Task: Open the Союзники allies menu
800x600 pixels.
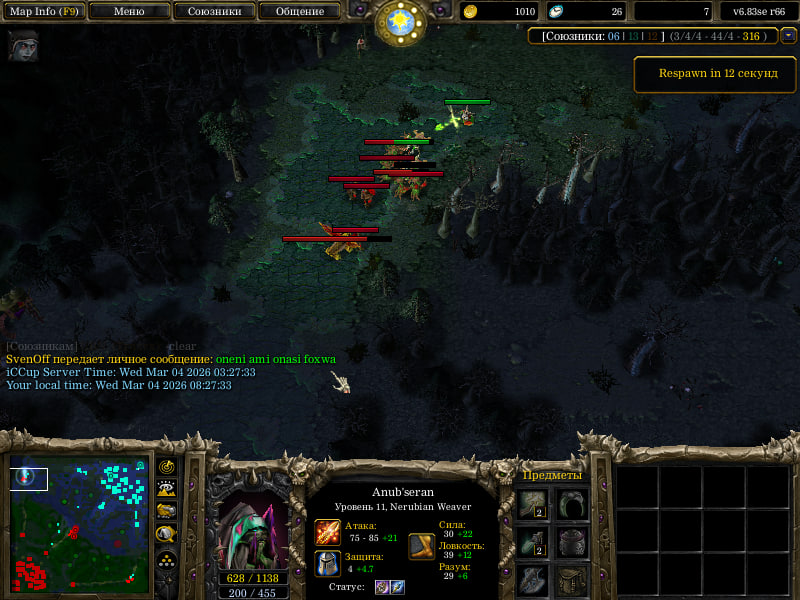Action: [x=213, y=12]
